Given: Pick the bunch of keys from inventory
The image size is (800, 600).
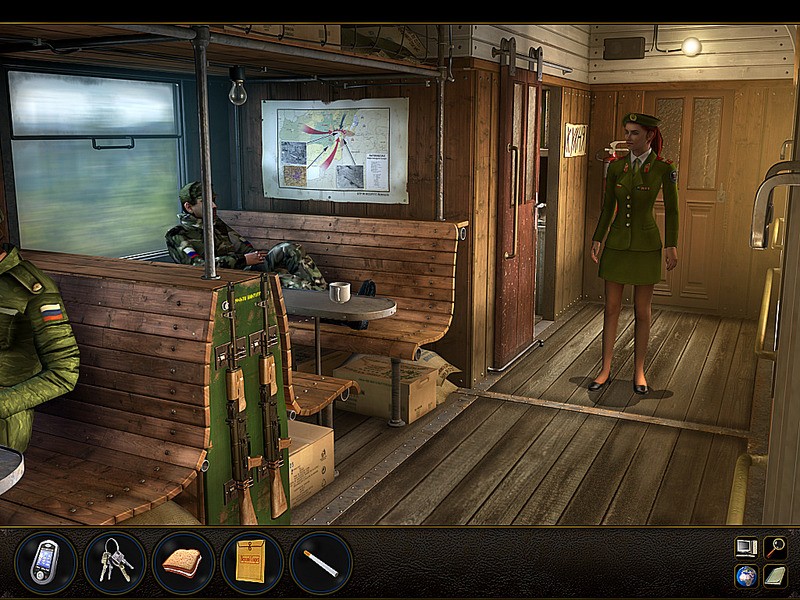Looking at the screenshot, I should (x=114, y=562).
